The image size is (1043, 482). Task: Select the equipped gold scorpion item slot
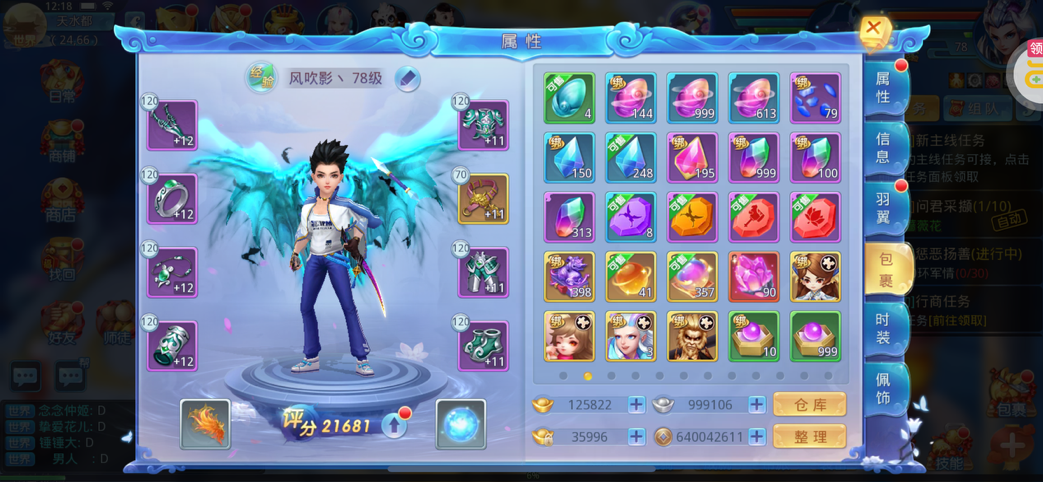[484, 199]
